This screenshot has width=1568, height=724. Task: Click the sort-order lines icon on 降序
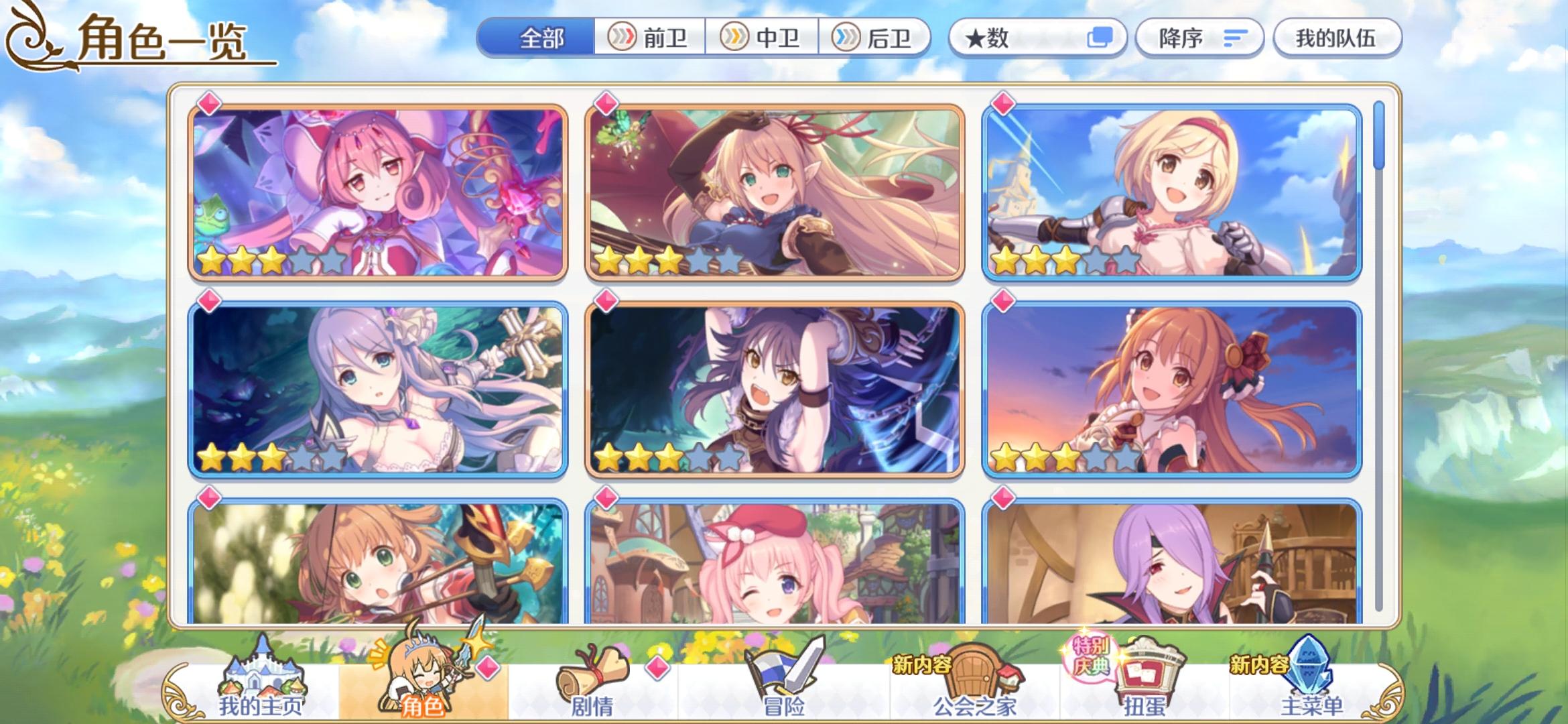point(1235,38)
